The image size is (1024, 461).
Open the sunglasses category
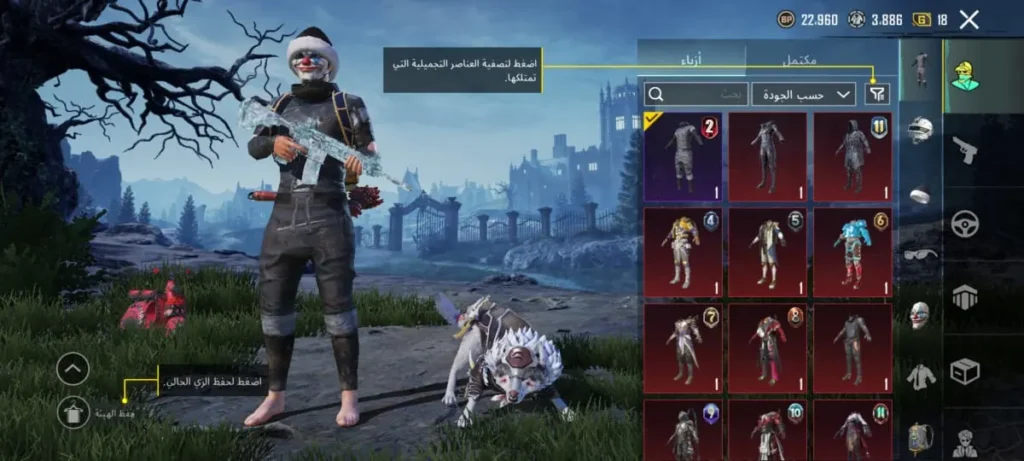point(920,254)
